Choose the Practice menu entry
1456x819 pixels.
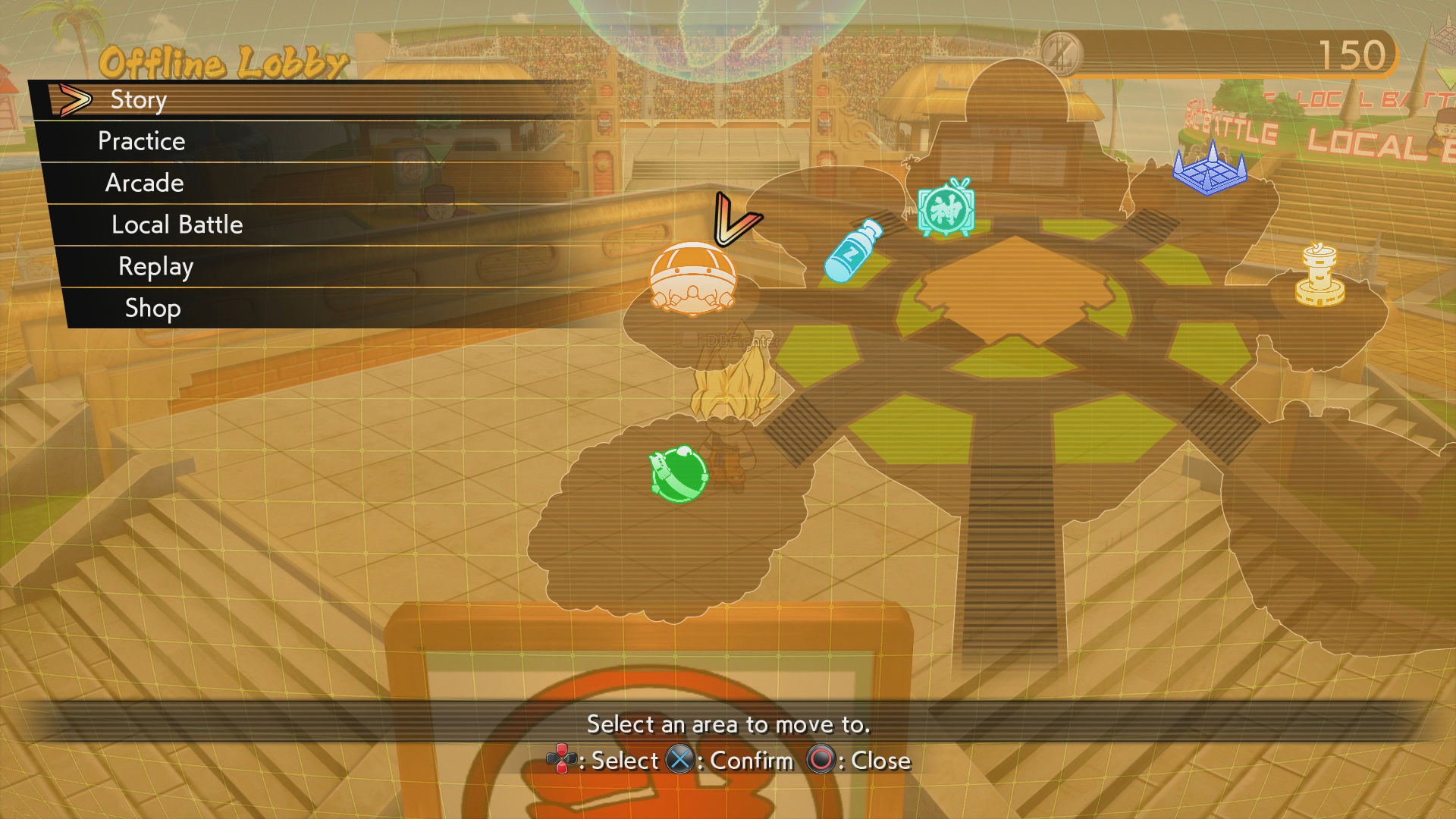[142, 141]
